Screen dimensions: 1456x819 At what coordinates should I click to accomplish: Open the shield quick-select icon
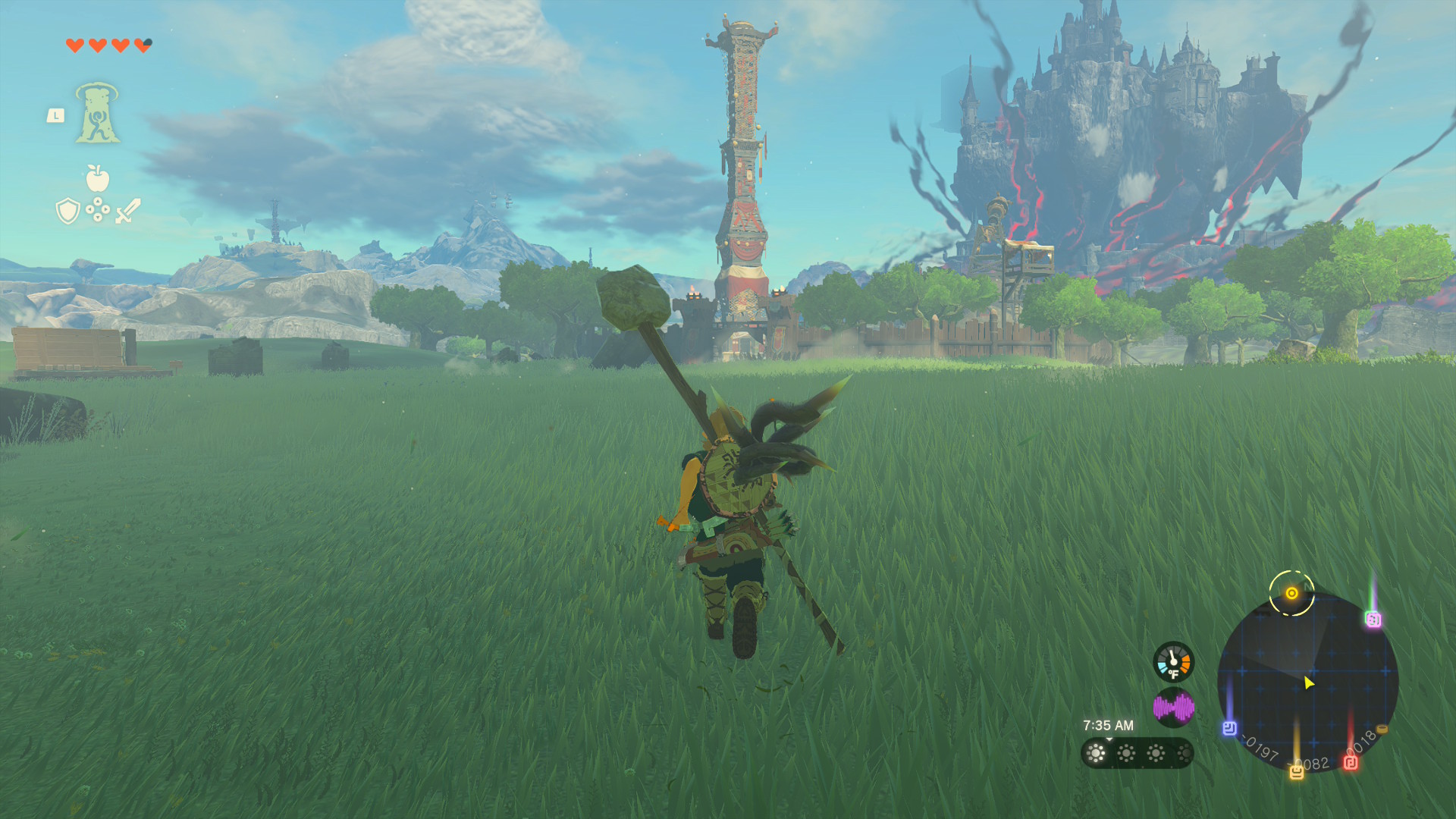click(68, 211)
